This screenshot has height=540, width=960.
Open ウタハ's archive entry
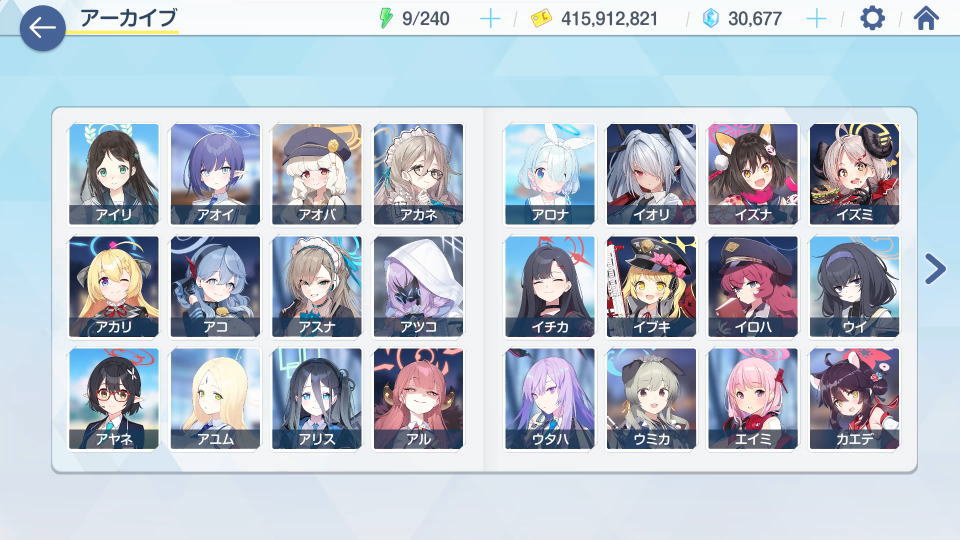pyautogui.click(x=550, y=398)
